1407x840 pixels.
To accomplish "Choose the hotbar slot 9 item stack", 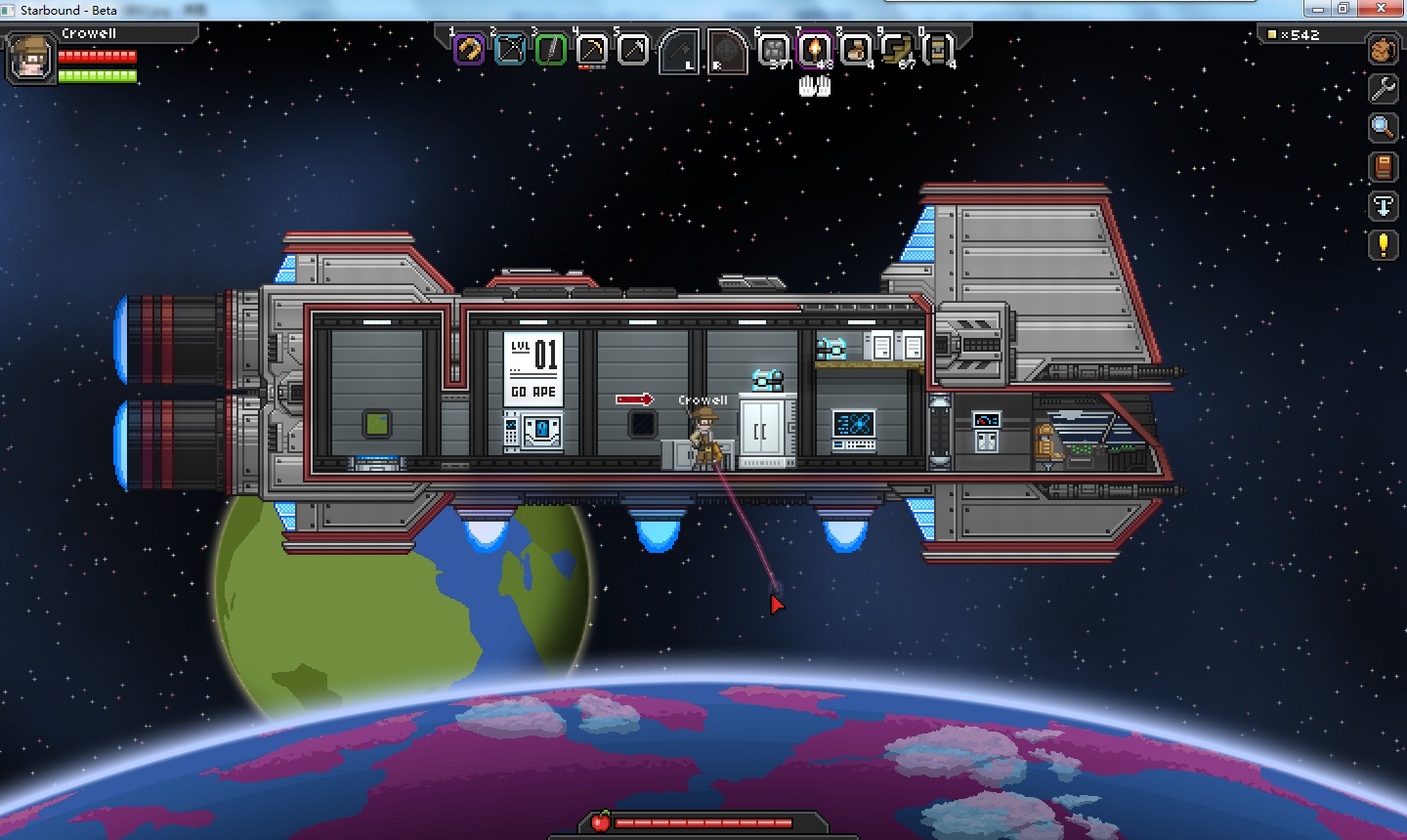I will tap(896, 49).
